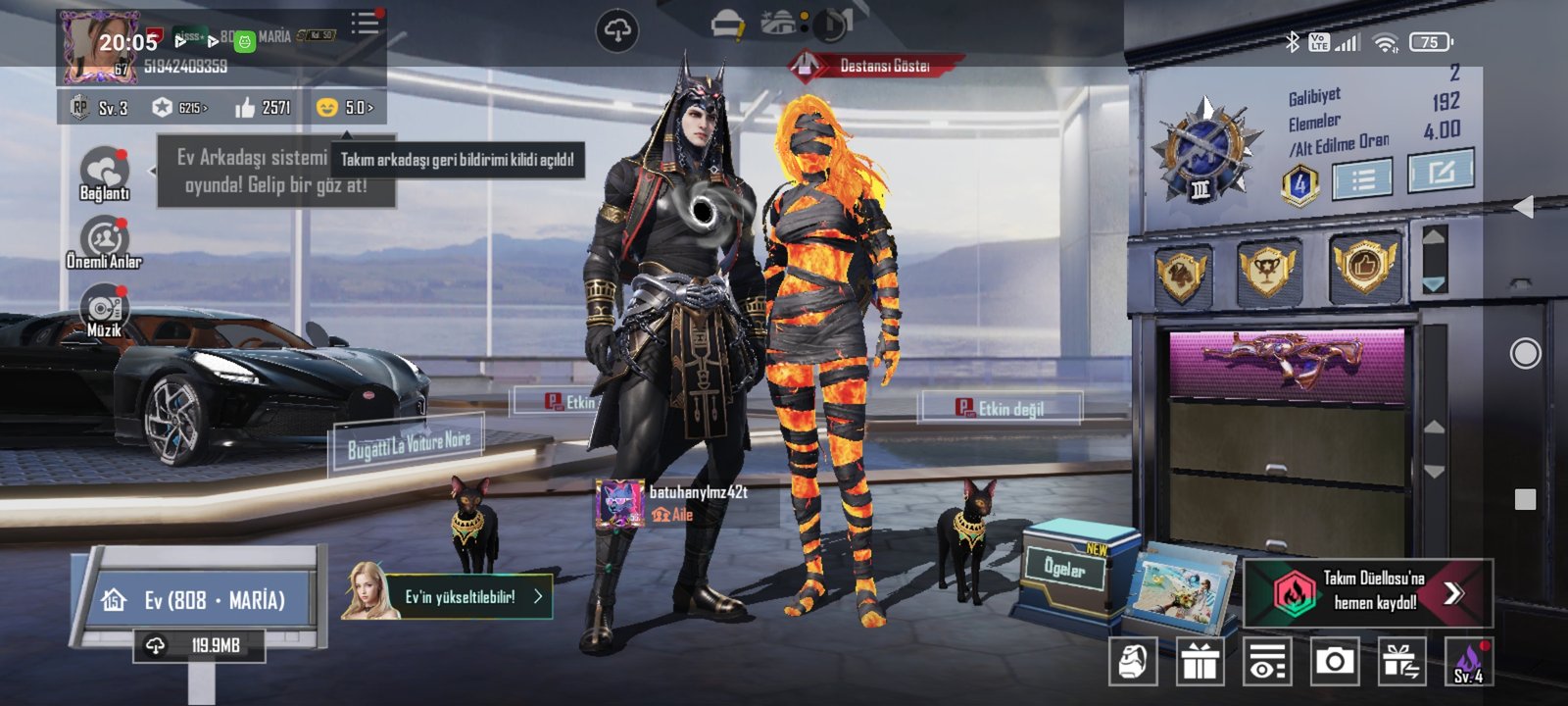
Task: Open the backpack inventory icon
Action: (x=1133, y=662)
